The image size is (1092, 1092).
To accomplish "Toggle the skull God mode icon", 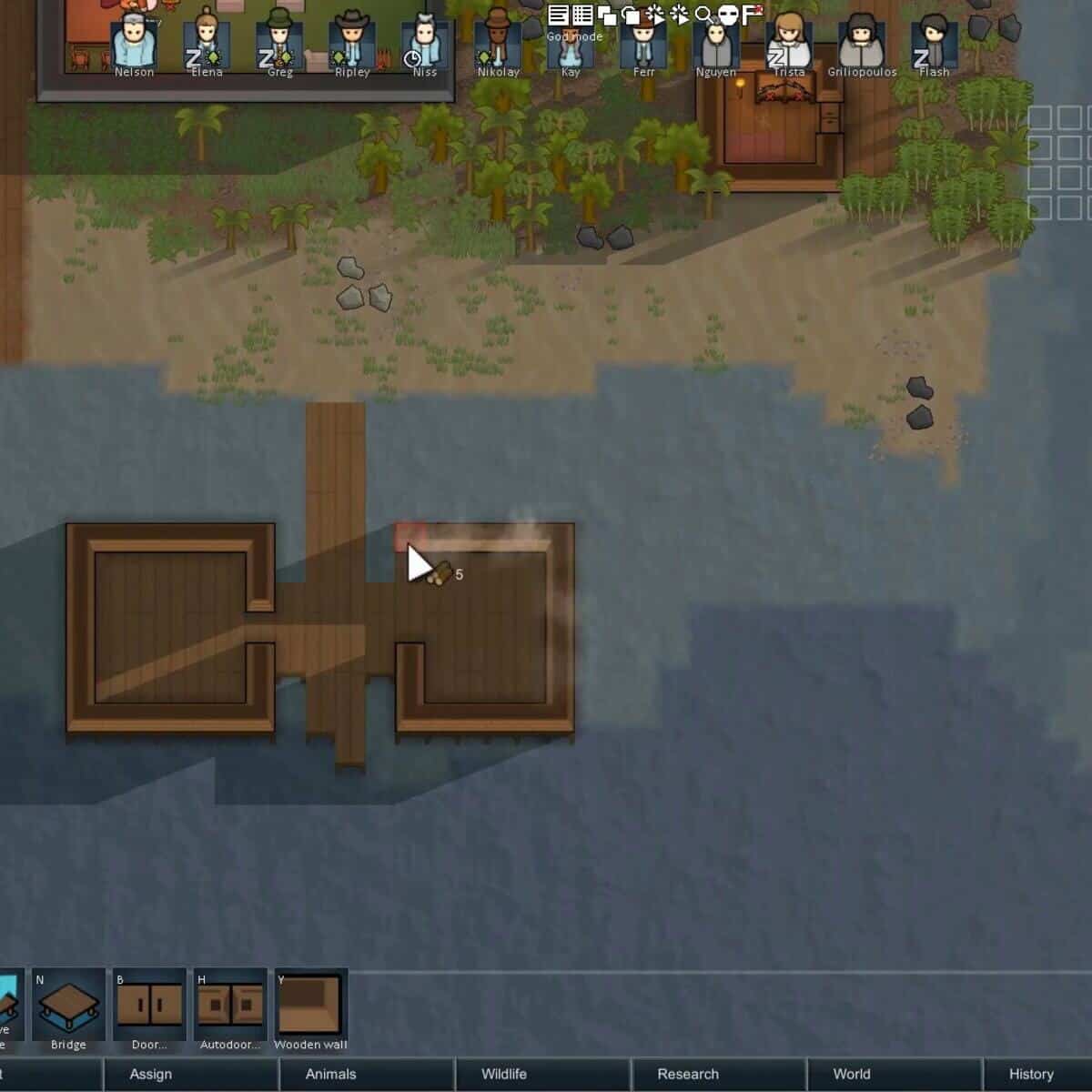I will click(727, 15).
